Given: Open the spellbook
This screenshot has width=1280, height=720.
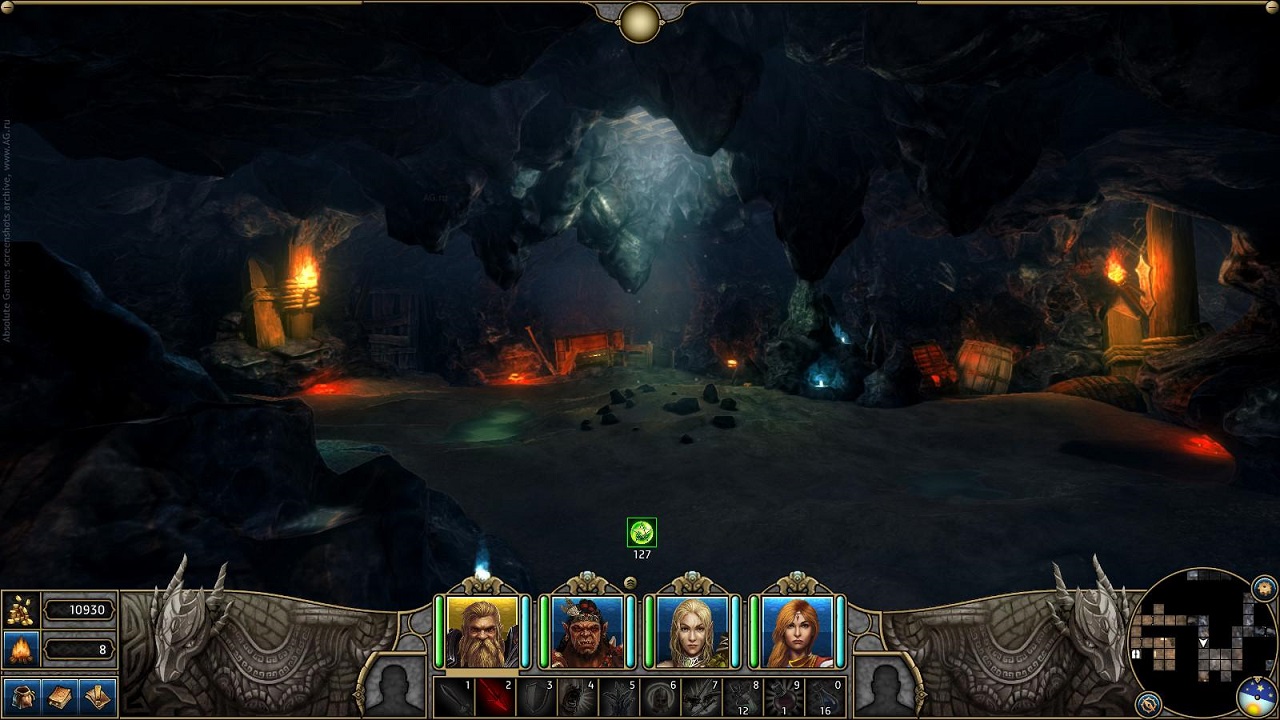Looking at the screenshot, I should 60,696.
